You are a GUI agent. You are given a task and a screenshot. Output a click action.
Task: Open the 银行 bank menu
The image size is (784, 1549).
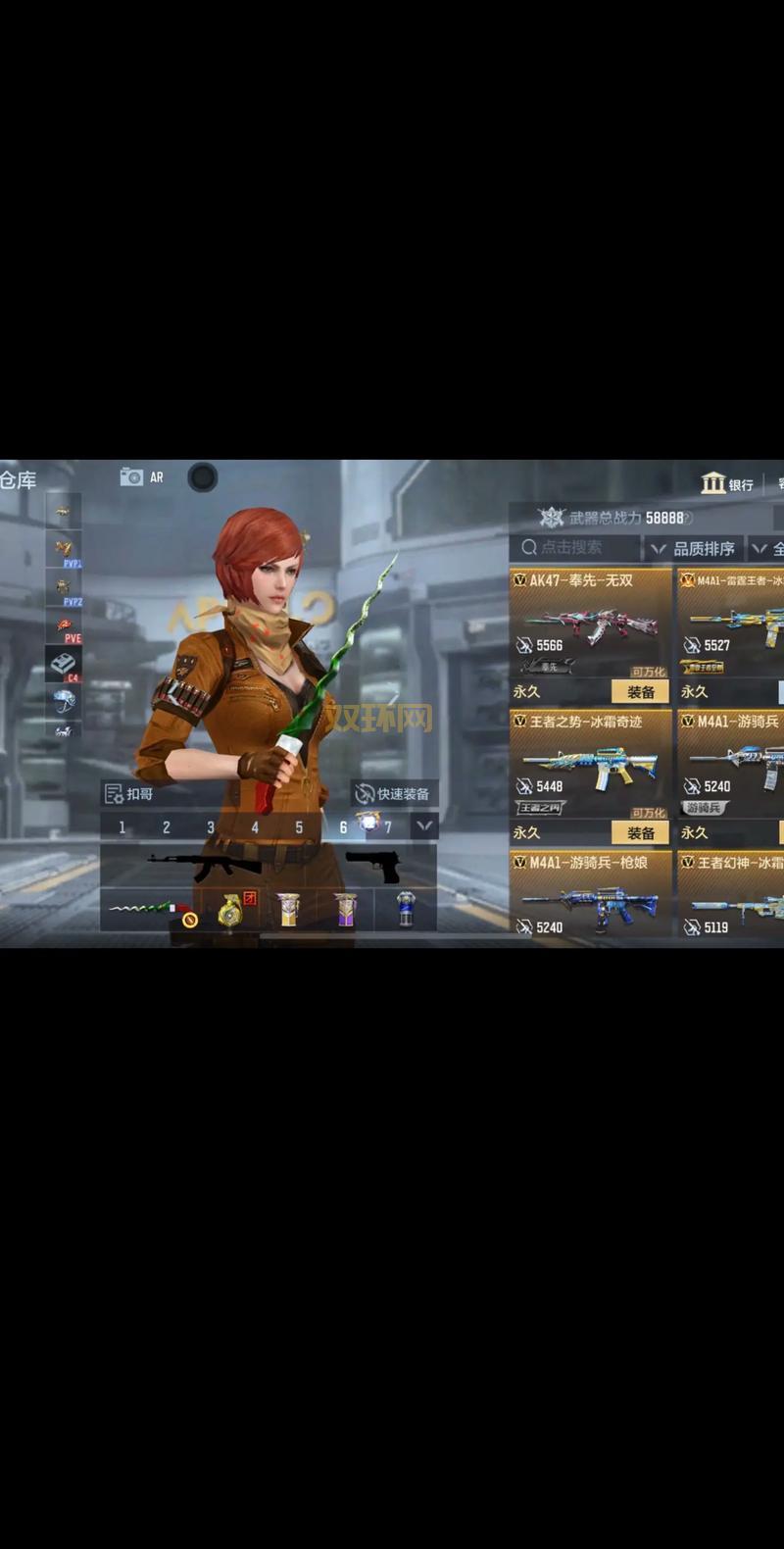click(x=728, y=484)
